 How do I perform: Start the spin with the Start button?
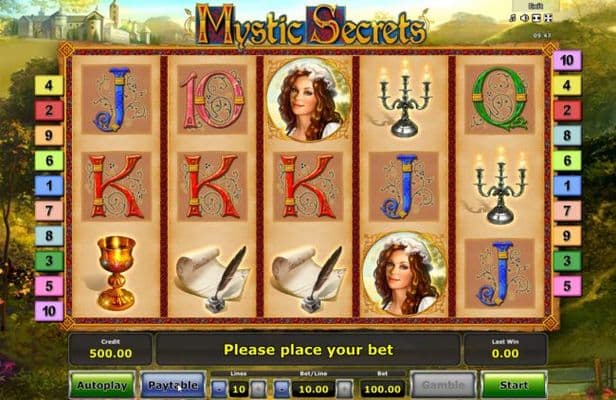coord(513,385)
